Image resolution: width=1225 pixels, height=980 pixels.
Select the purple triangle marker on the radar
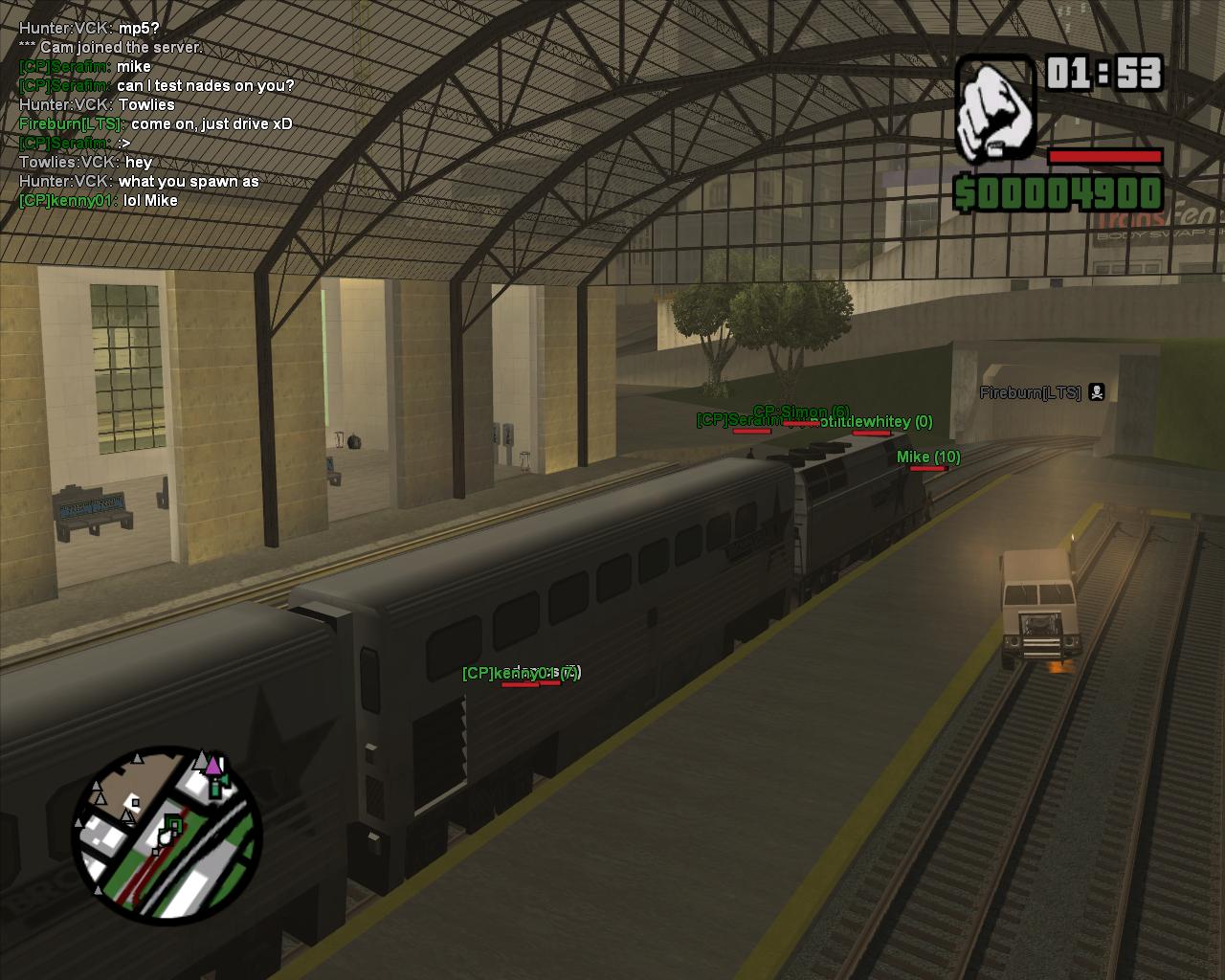click(x=213, y=765)
